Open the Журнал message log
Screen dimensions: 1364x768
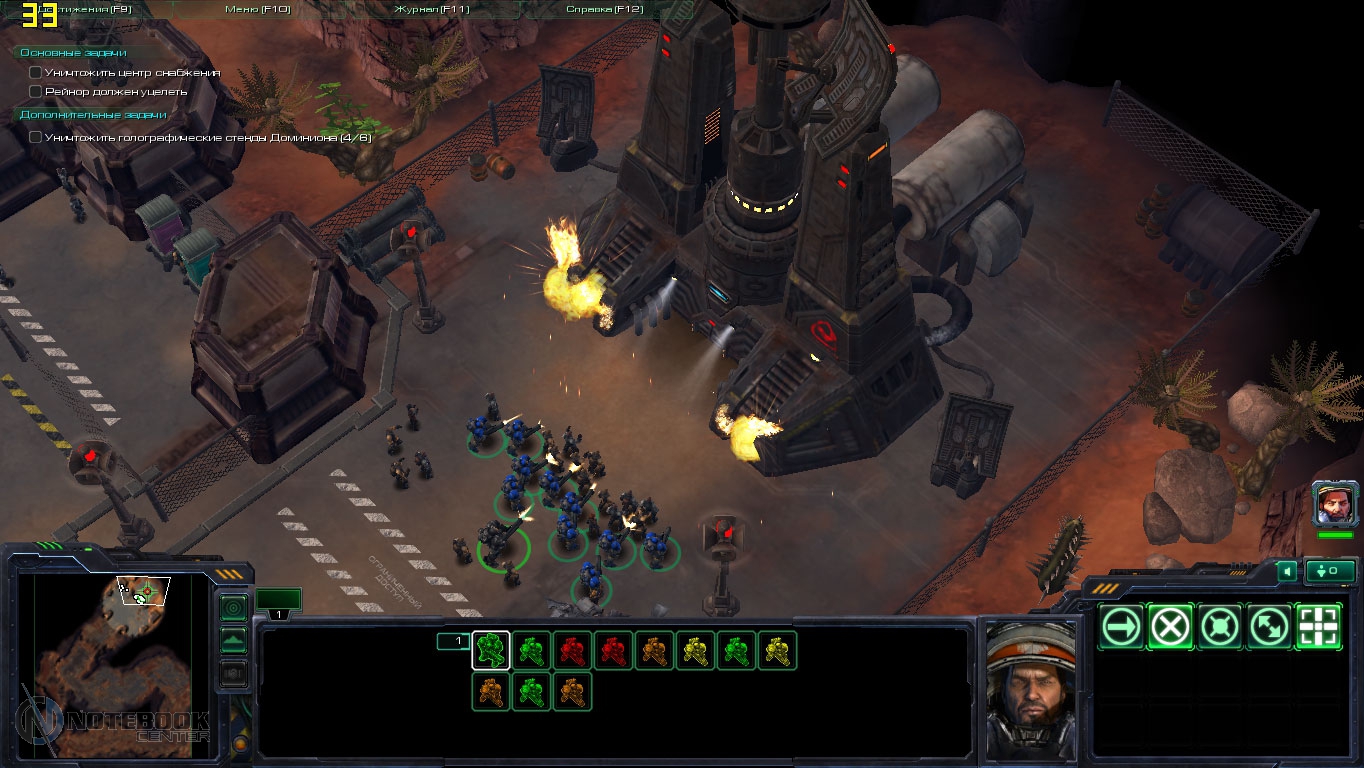(x=431, y=9)
